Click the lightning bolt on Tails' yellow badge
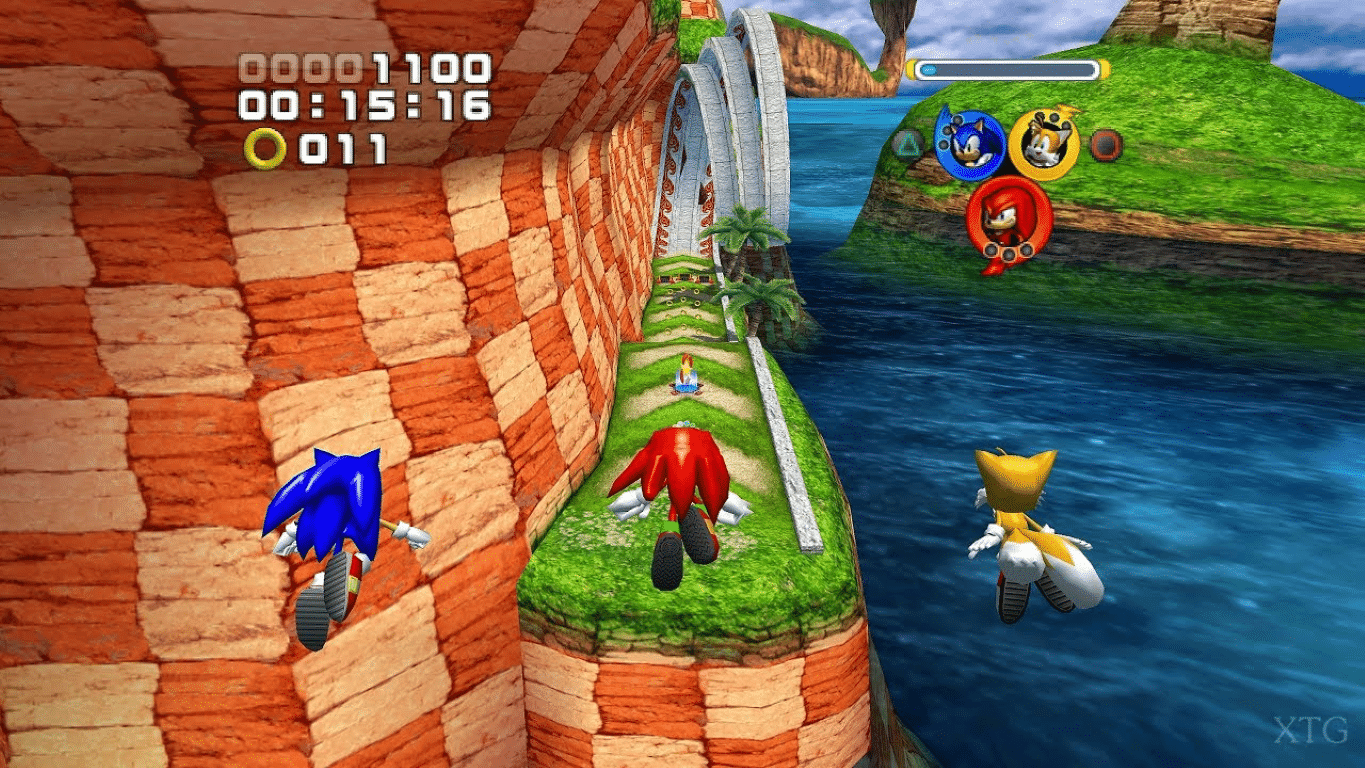The image size is (1365, 768). point(1068,111)
